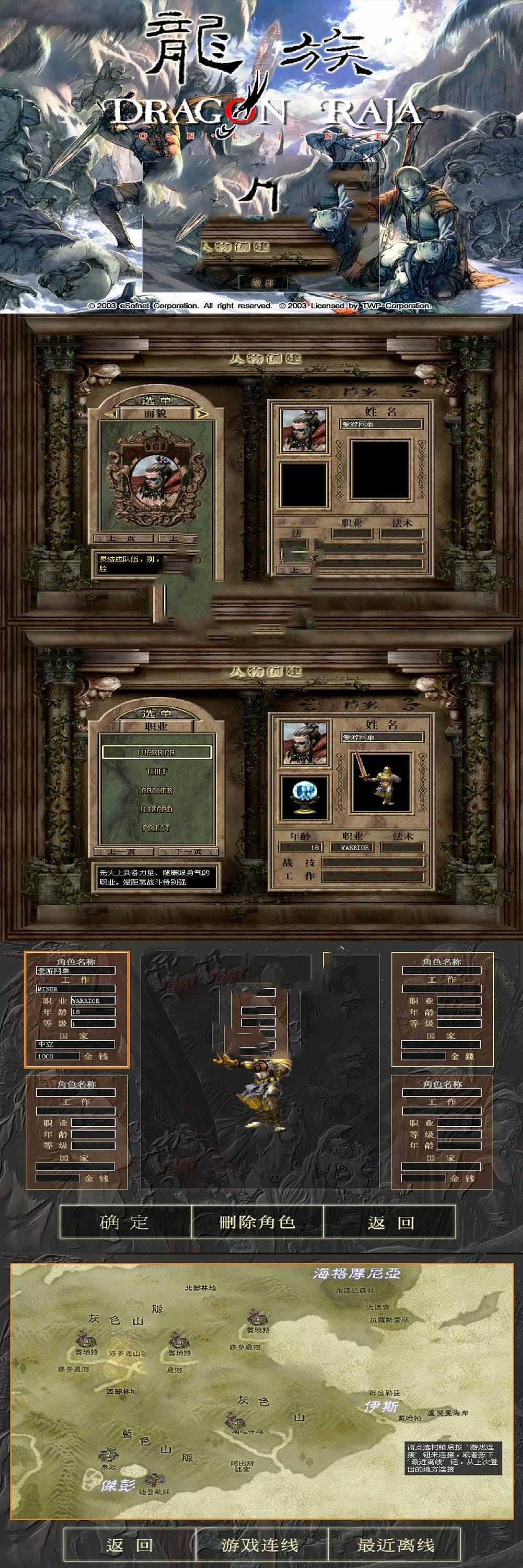Viewport: 523px width, 1568px height.
Task: Click 返回 next to 删除角色
Action: pos(390,1221)
